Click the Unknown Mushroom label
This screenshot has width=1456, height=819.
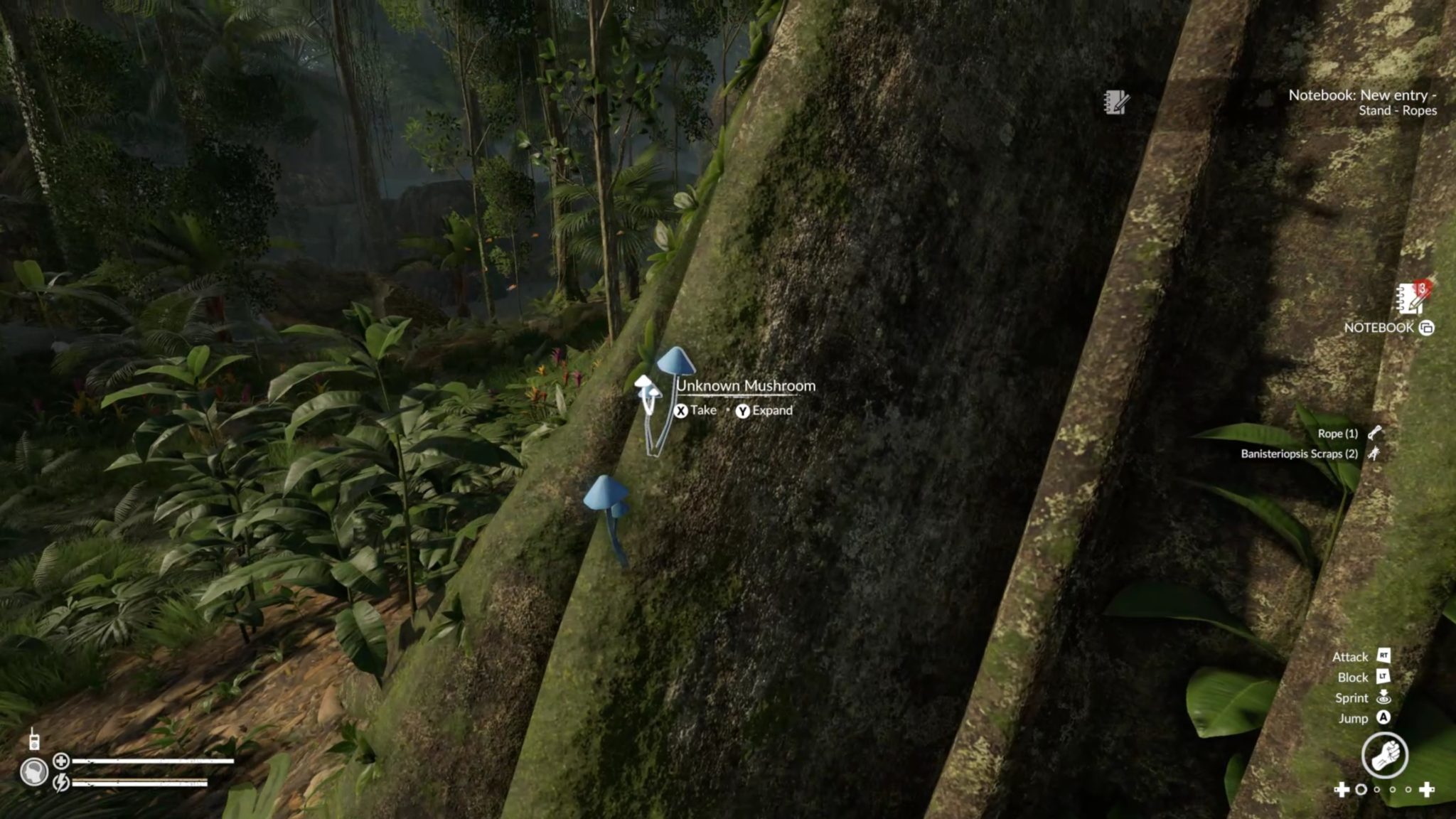[x=746, y=386]
